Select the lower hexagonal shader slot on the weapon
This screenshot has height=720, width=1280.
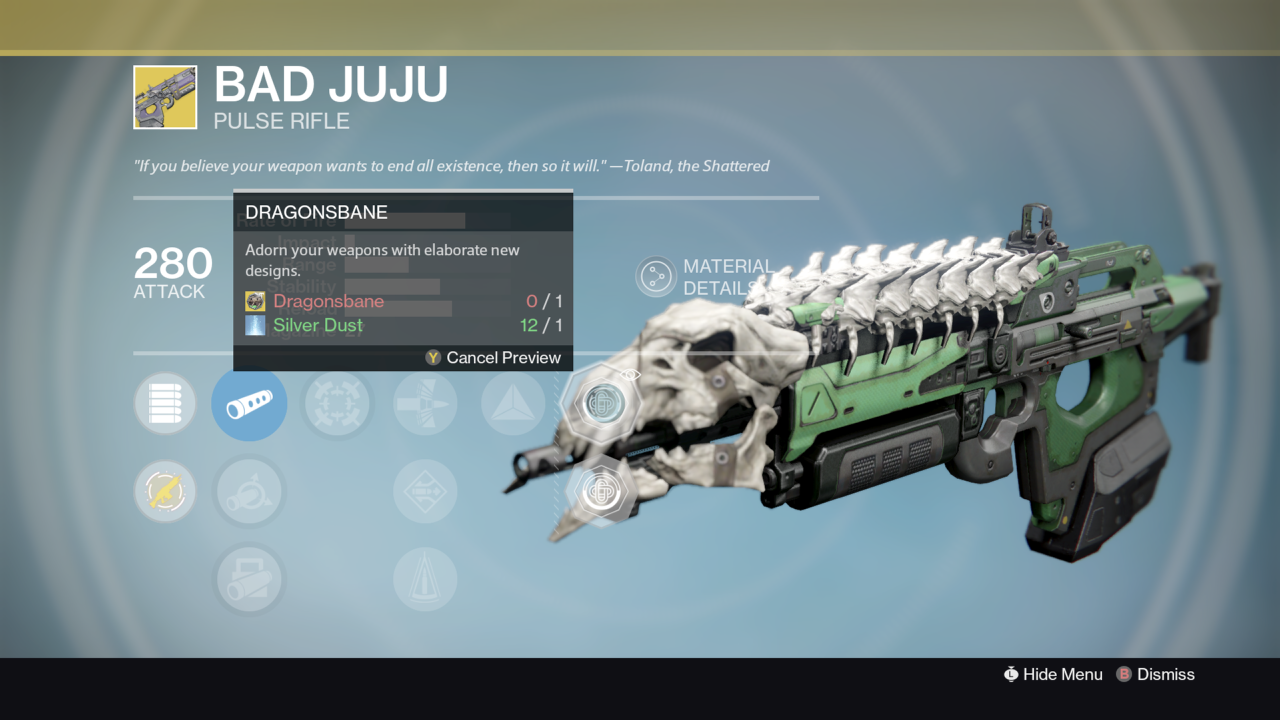601,490
